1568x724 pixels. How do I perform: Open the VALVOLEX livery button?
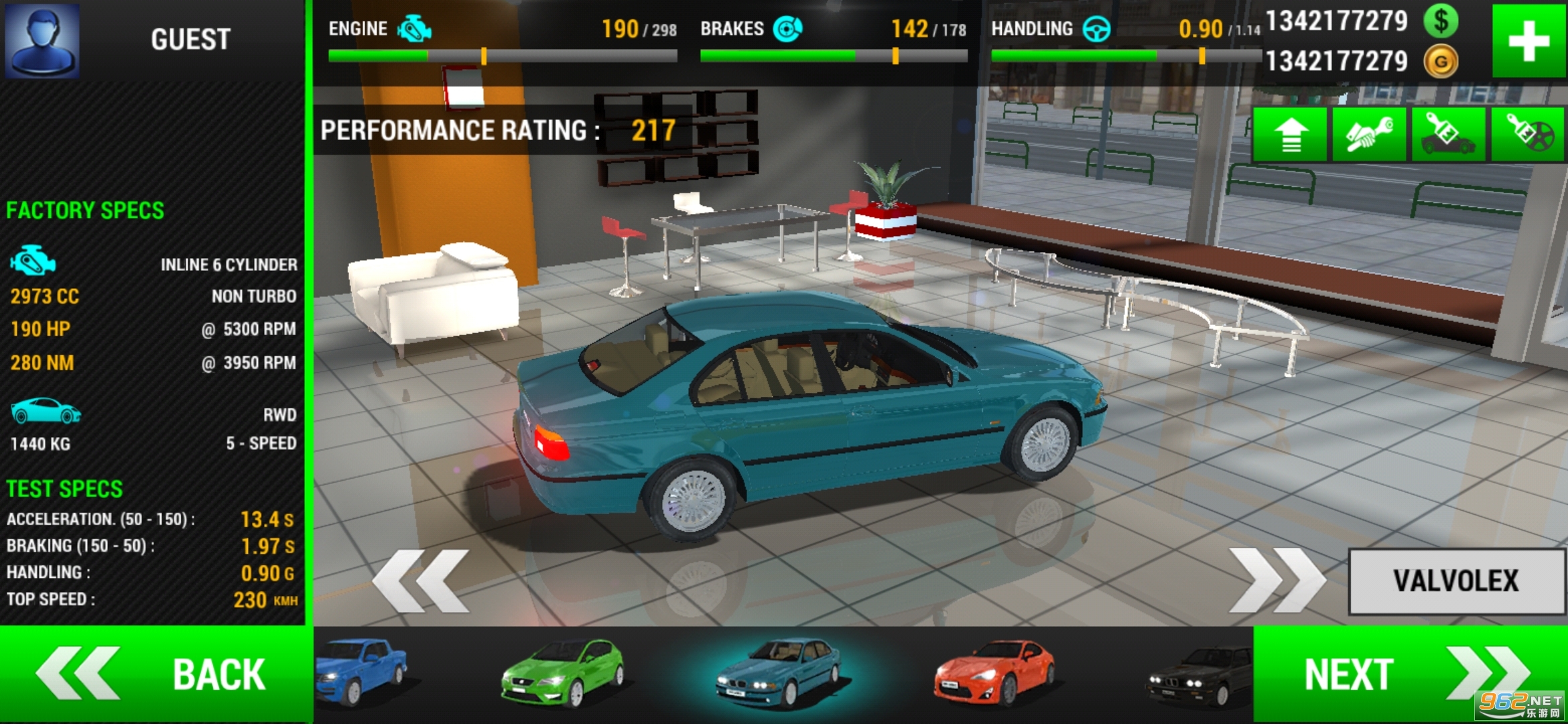[1455, 581]
